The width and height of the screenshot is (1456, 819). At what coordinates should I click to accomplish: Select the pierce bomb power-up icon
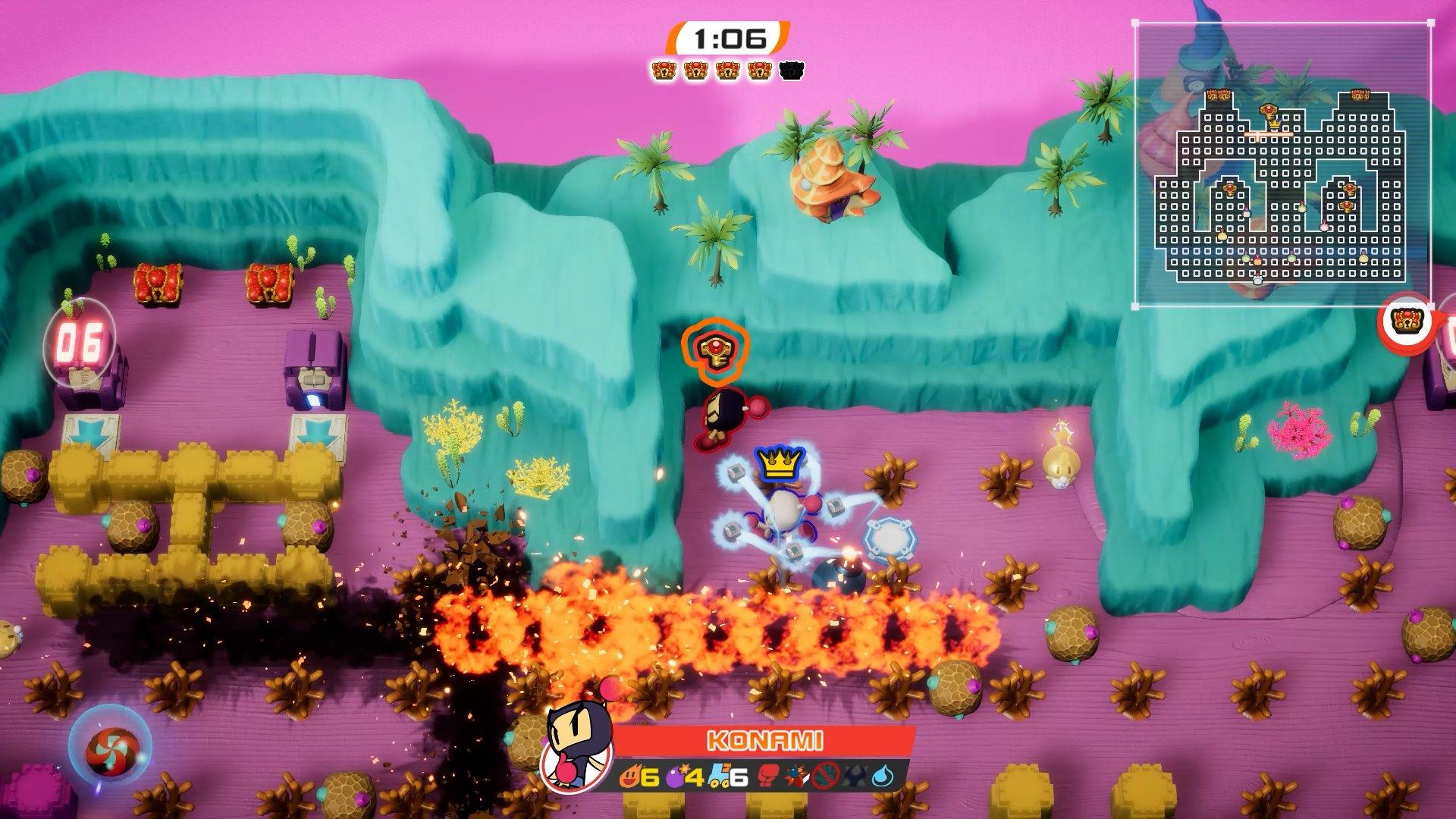795,777
